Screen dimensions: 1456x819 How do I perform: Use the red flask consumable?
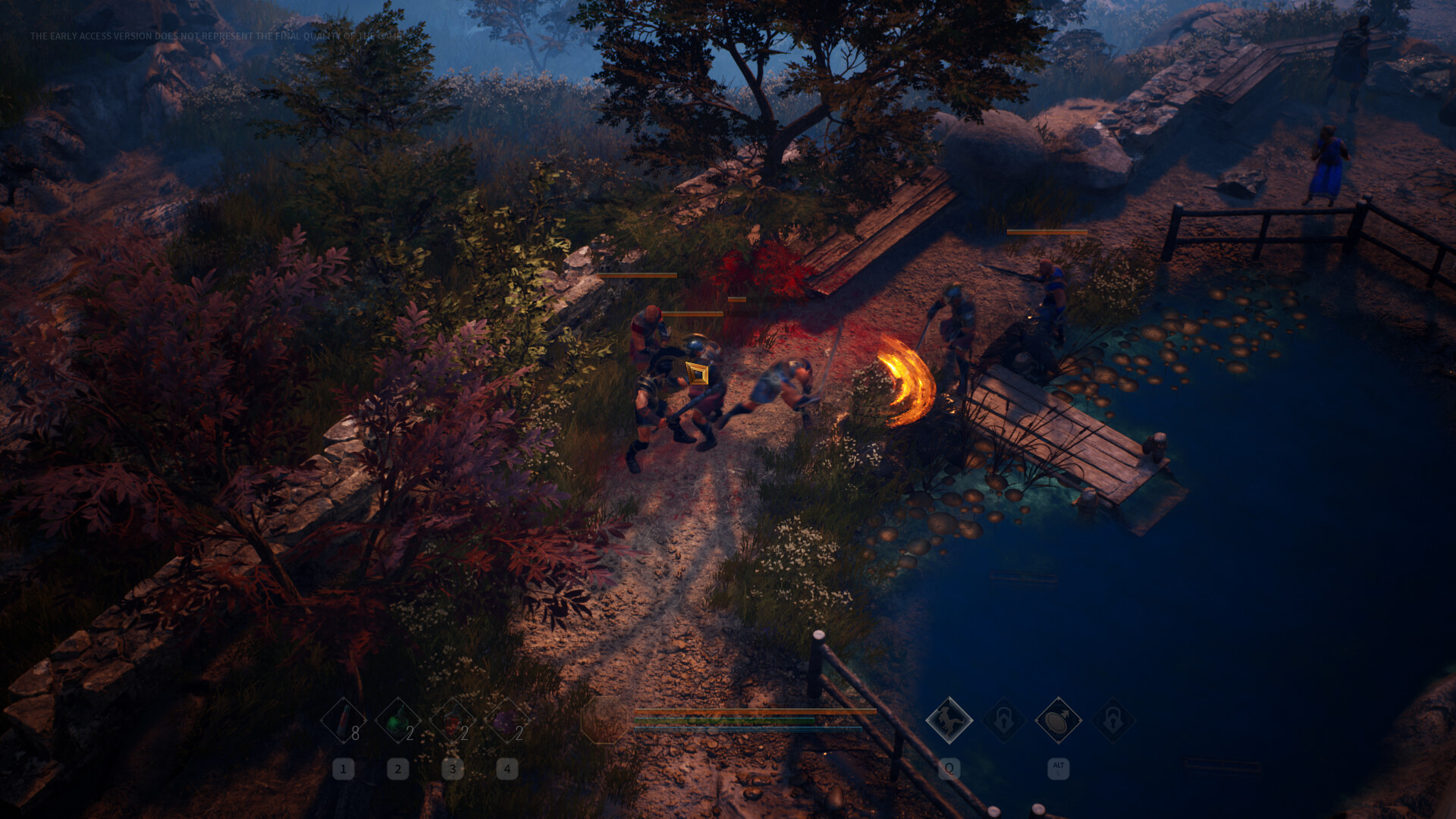click(453, 720)
